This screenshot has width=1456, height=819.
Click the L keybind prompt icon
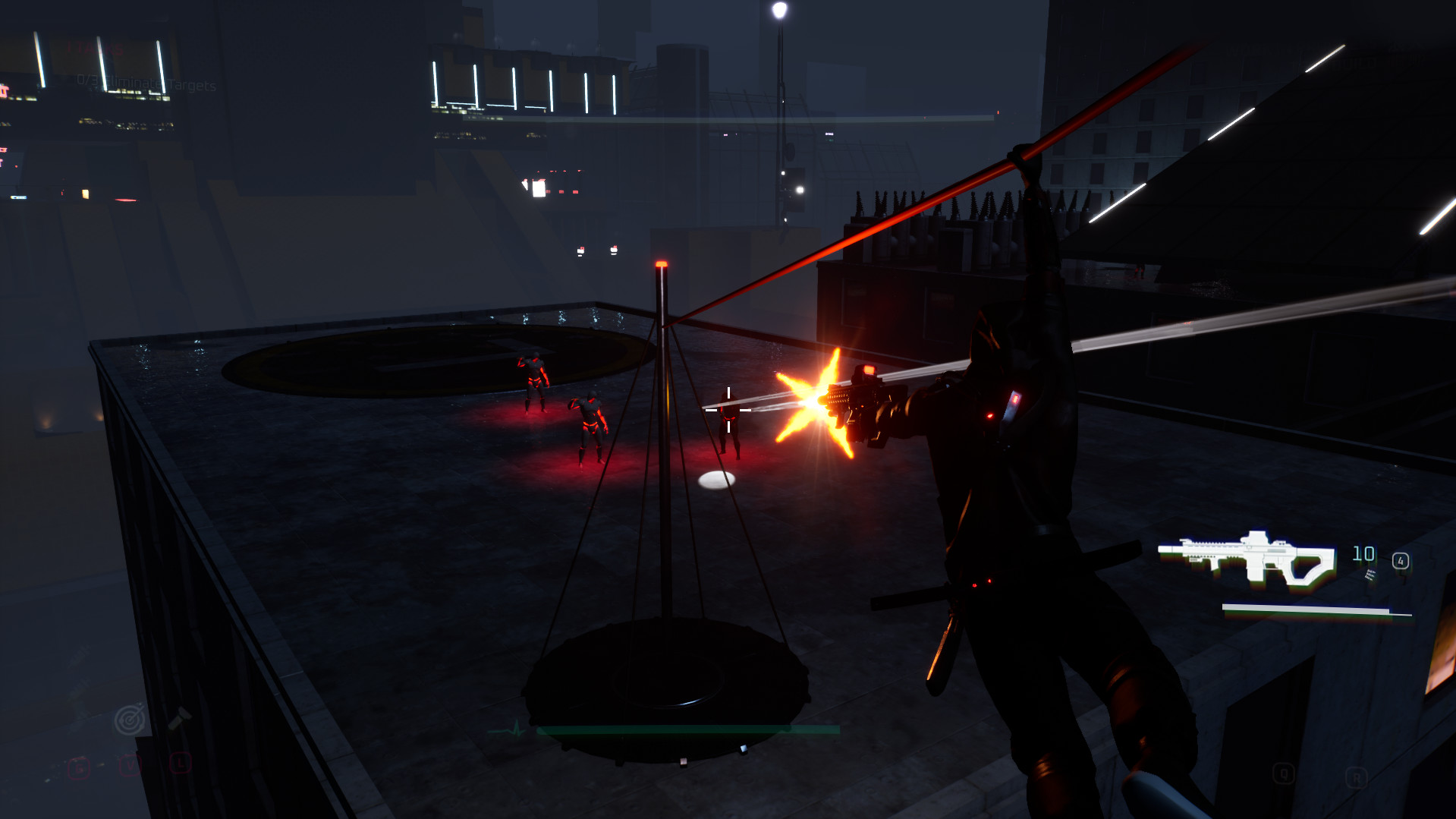pos(181,764)
